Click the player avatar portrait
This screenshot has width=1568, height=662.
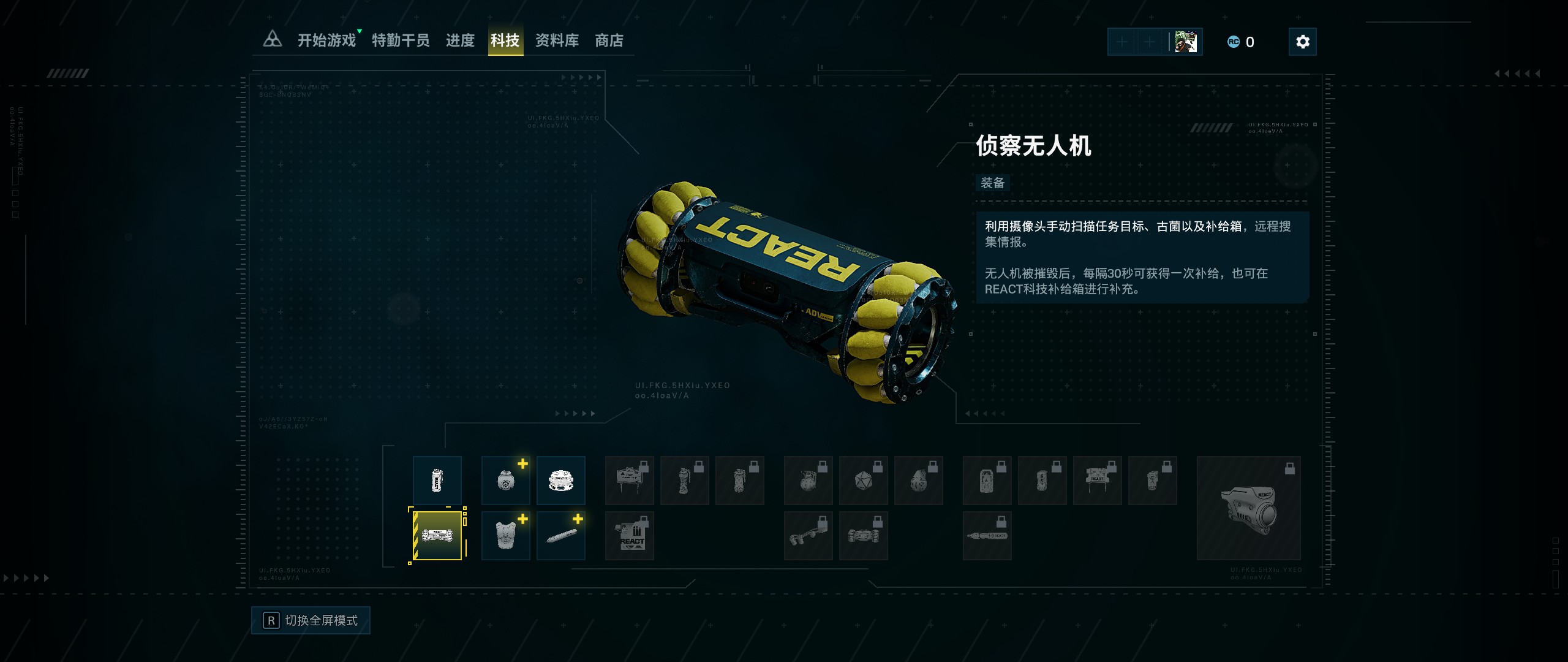point(1186,42)
